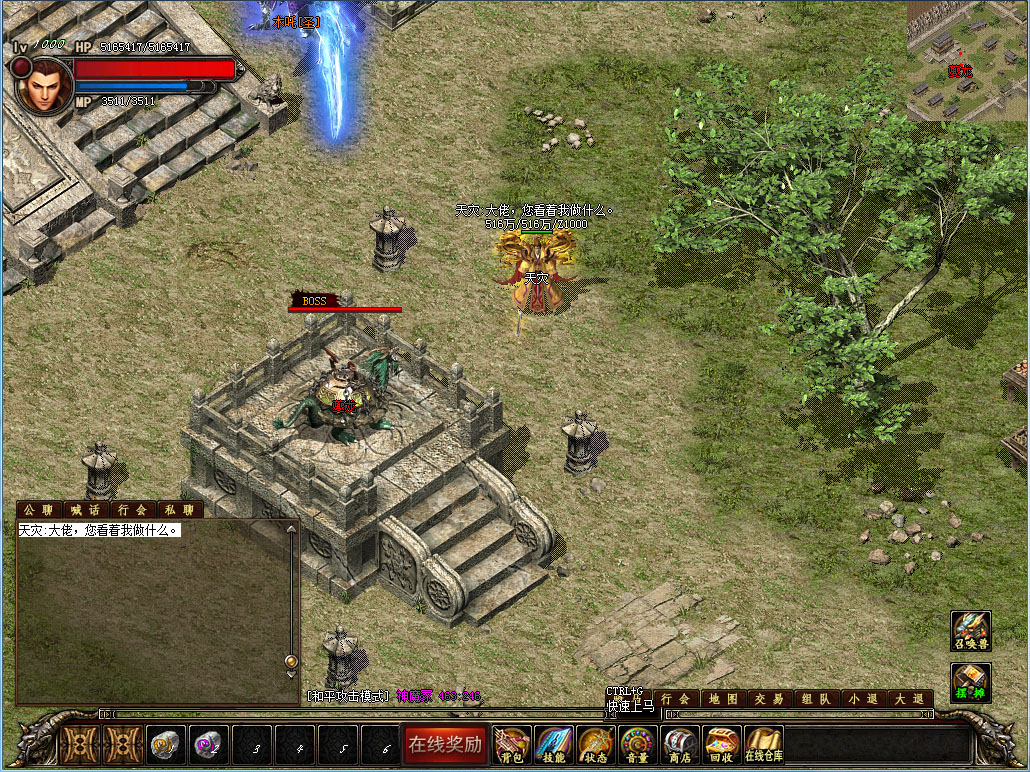
Task: Open the 音量 volume settings
Action: coord(638,744)
